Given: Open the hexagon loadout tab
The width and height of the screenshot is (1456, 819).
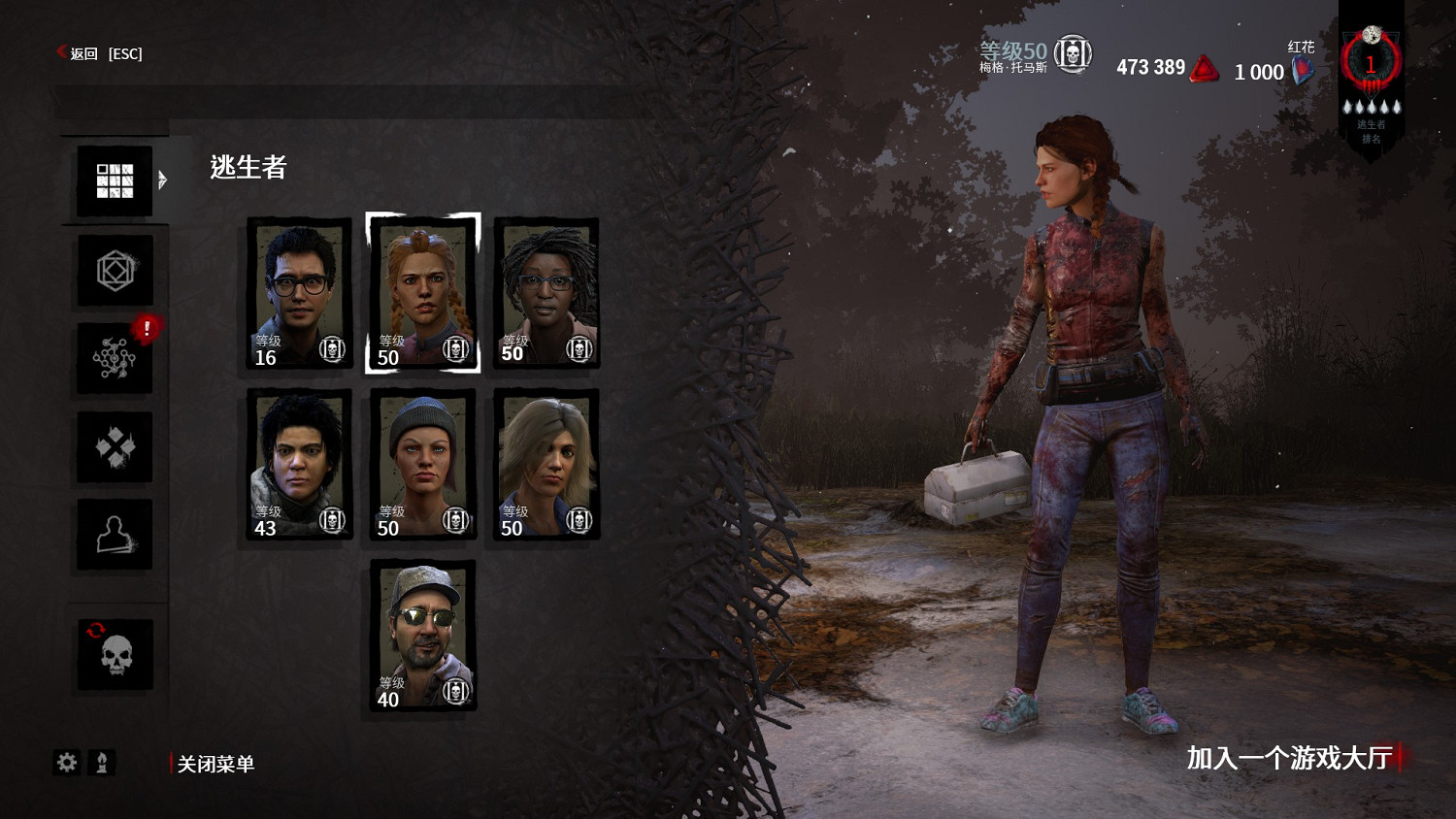Looking at the screenshot, I should point(115,271).
